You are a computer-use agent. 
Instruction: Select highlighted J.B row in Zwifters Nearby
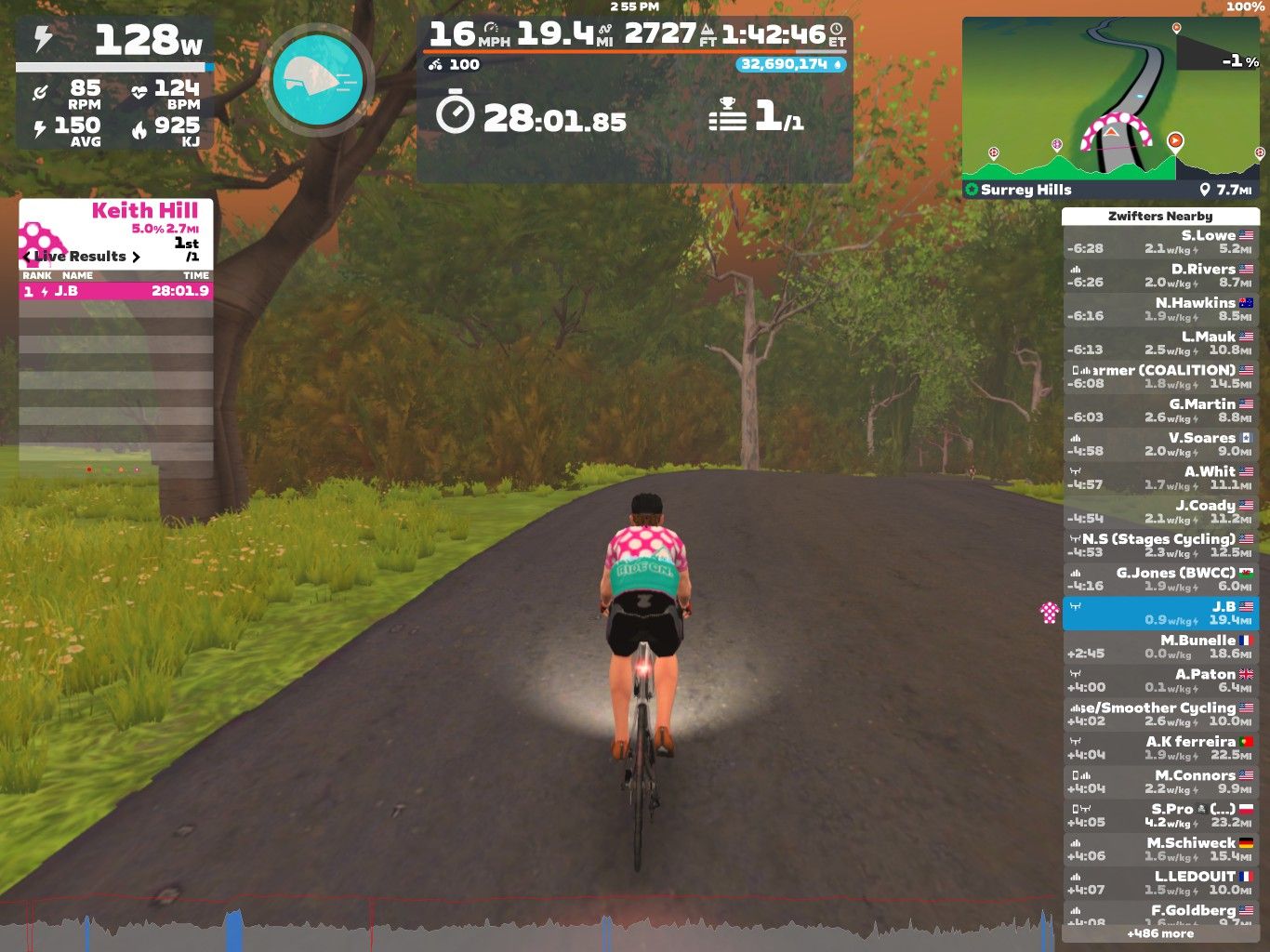[x=1159, y=613]
